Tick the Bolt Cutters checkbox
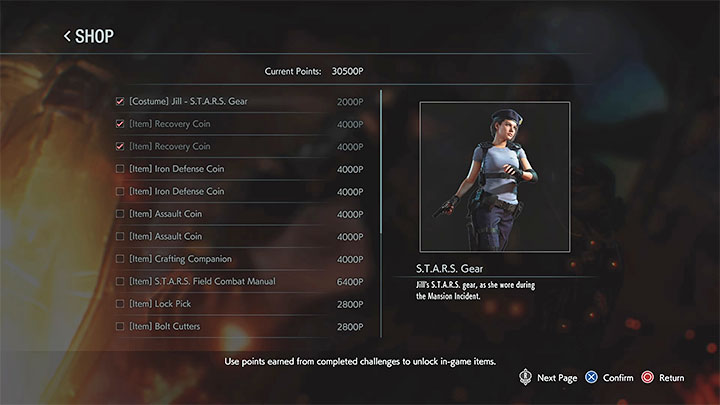This screenshot has width=720, height=405. coord(121,327)
